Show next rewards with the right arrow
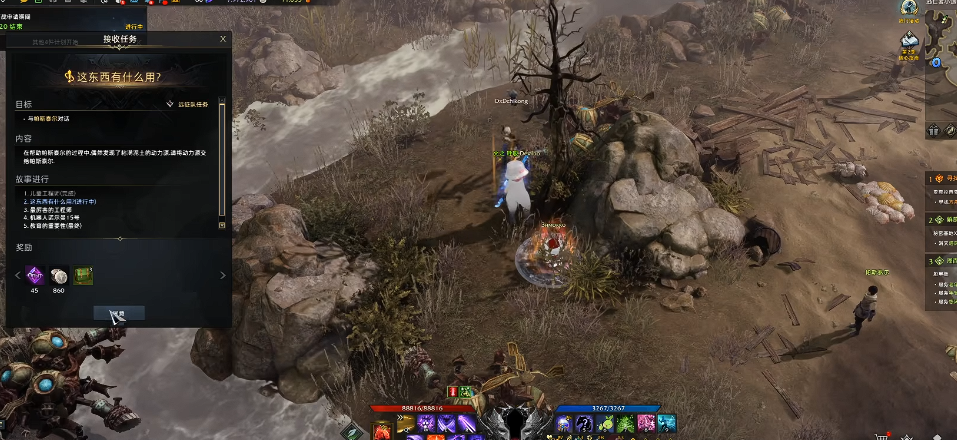The height and width of the screenshot is (440, 957). (x=222, y=275)
